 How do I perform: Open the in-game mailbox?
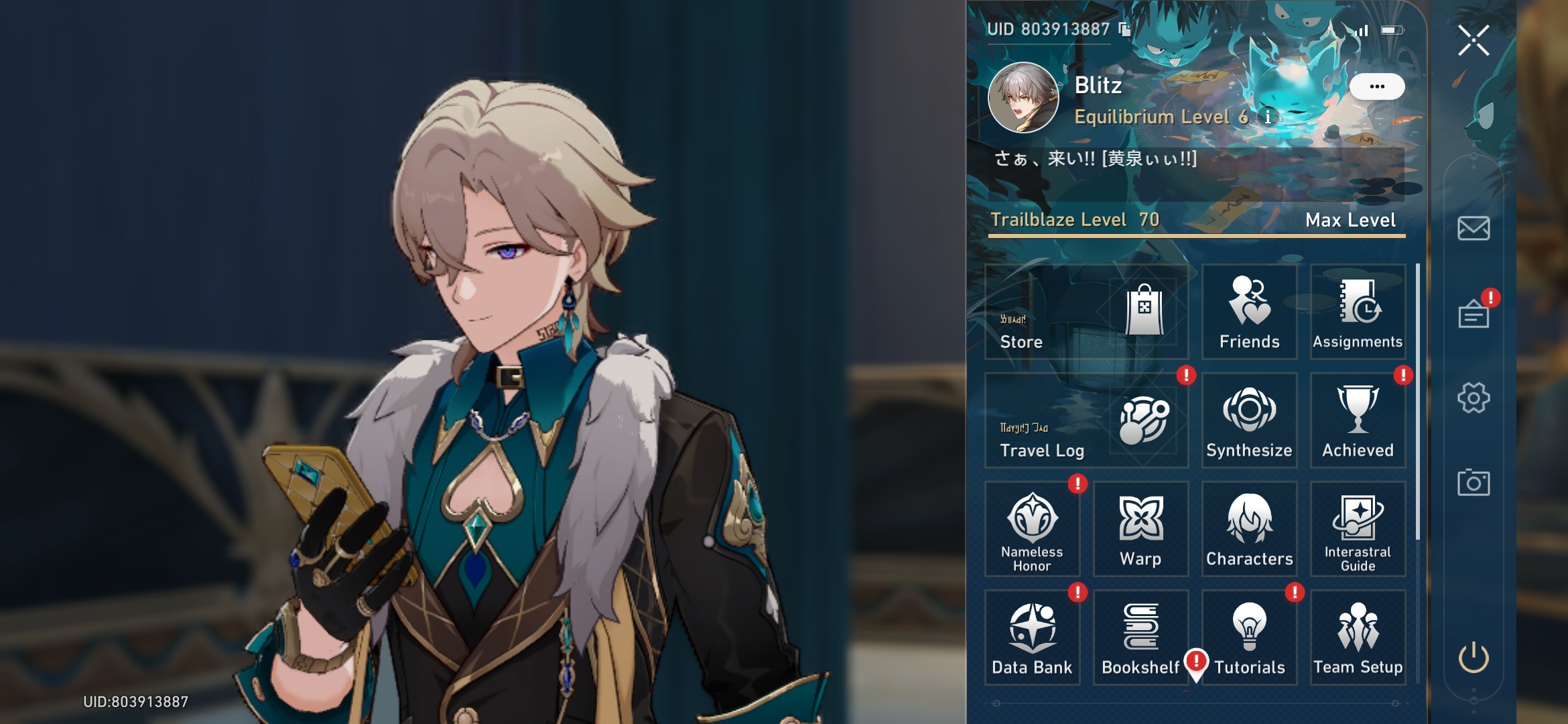pyautogui.click(x=1473, y=229)
